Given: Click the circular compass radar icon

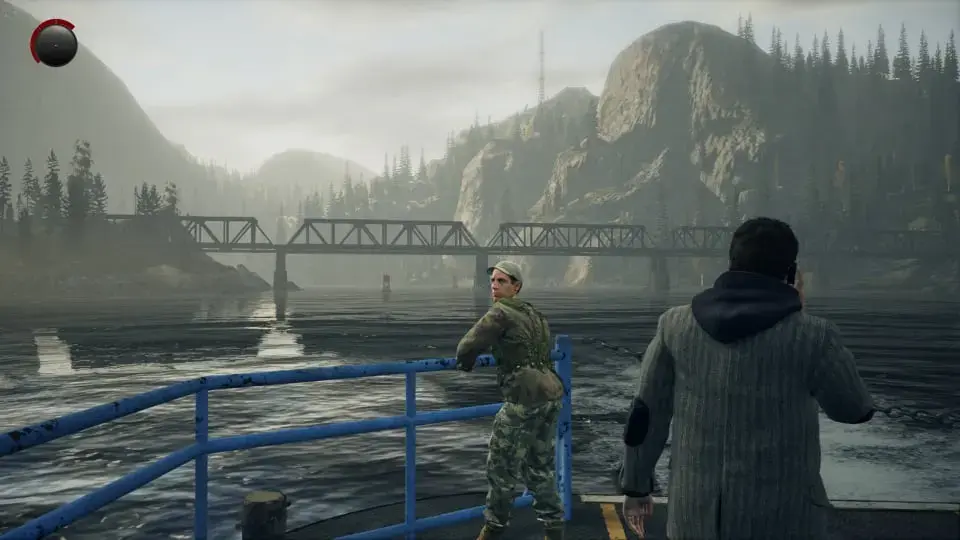Looking at the screenshot, I should [x=55, y=44].
